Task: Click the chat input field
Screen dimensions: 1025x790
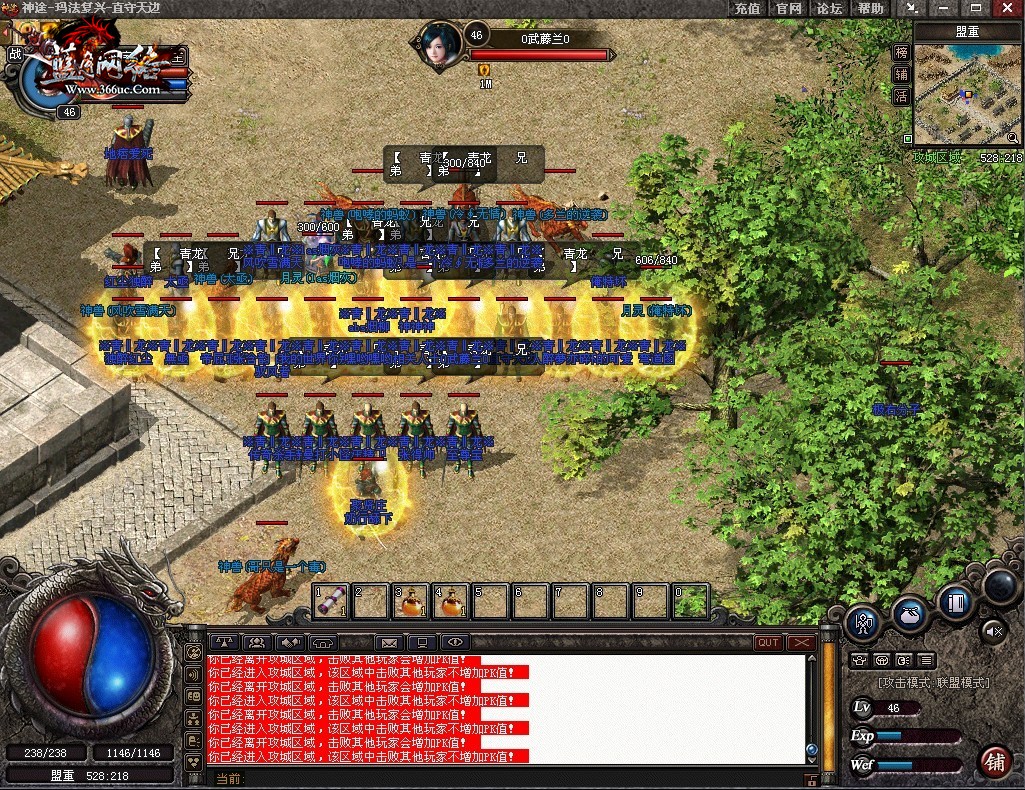Action: coord(520,778)
